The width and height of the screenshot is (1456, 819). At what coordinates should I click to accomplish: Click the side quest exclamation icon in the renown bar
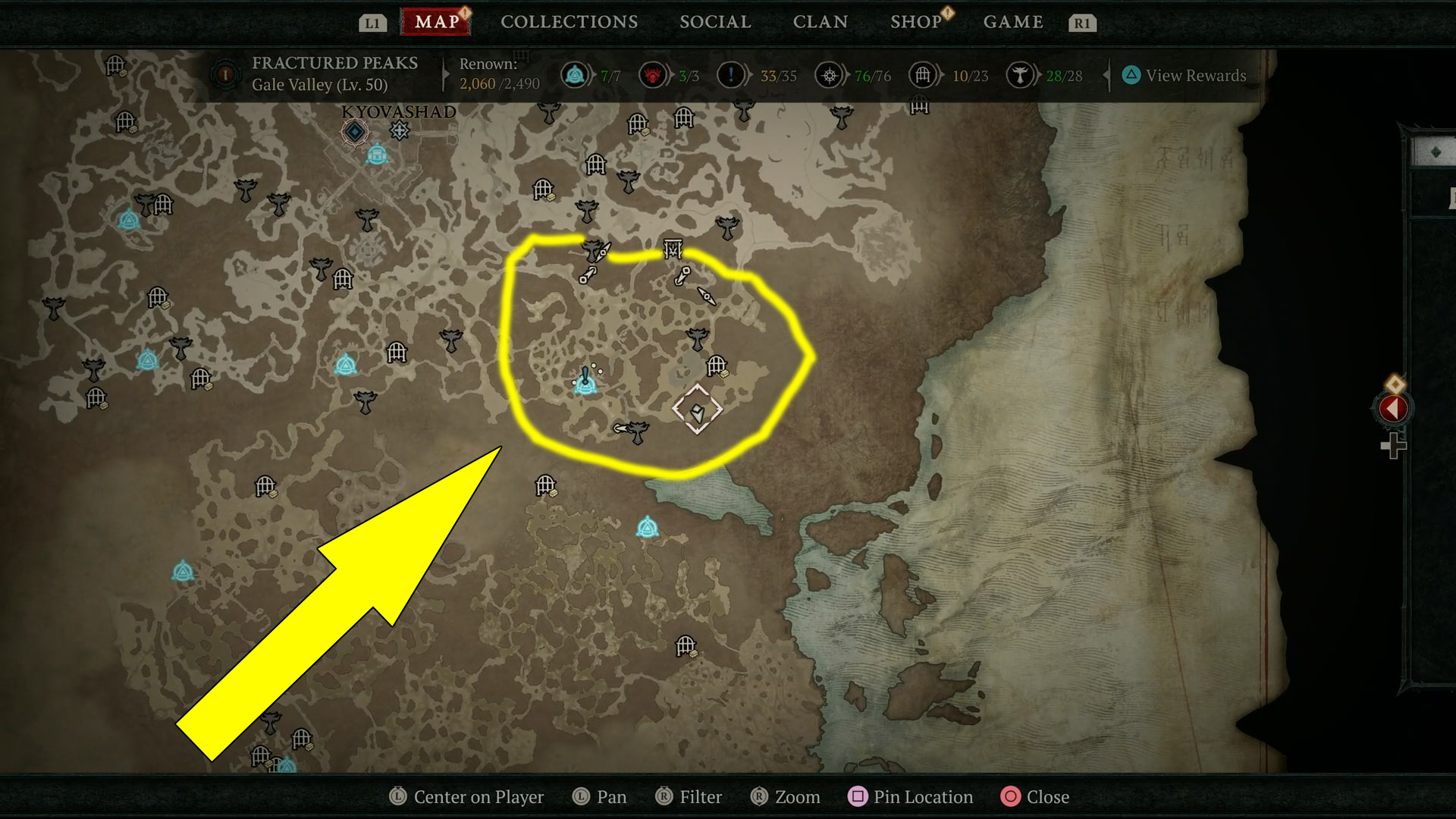(x=730, y=75)
